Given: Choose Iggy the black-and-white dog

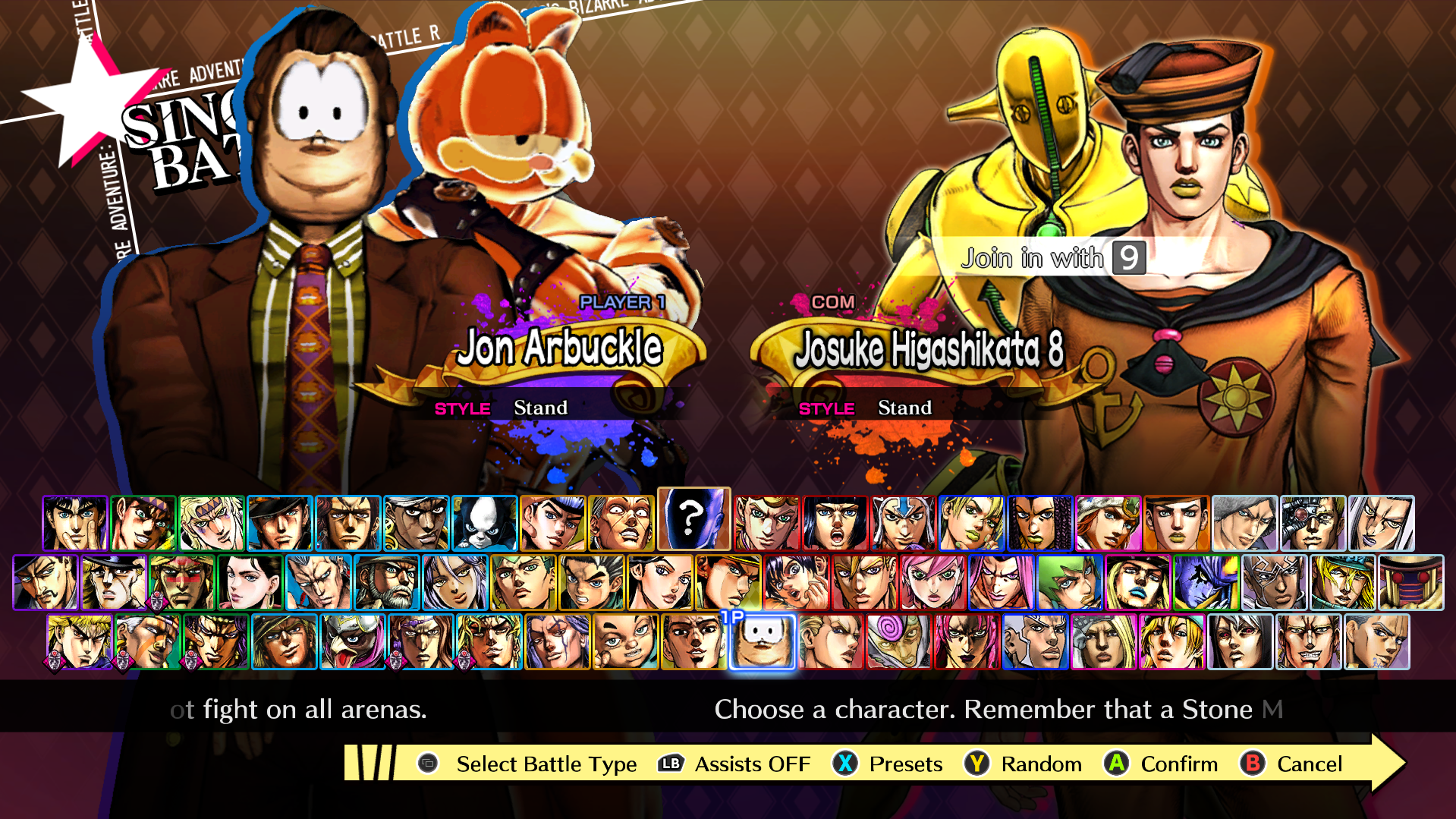Looking at the screenshot, I should pyautogui.click(x=485, y=523).
